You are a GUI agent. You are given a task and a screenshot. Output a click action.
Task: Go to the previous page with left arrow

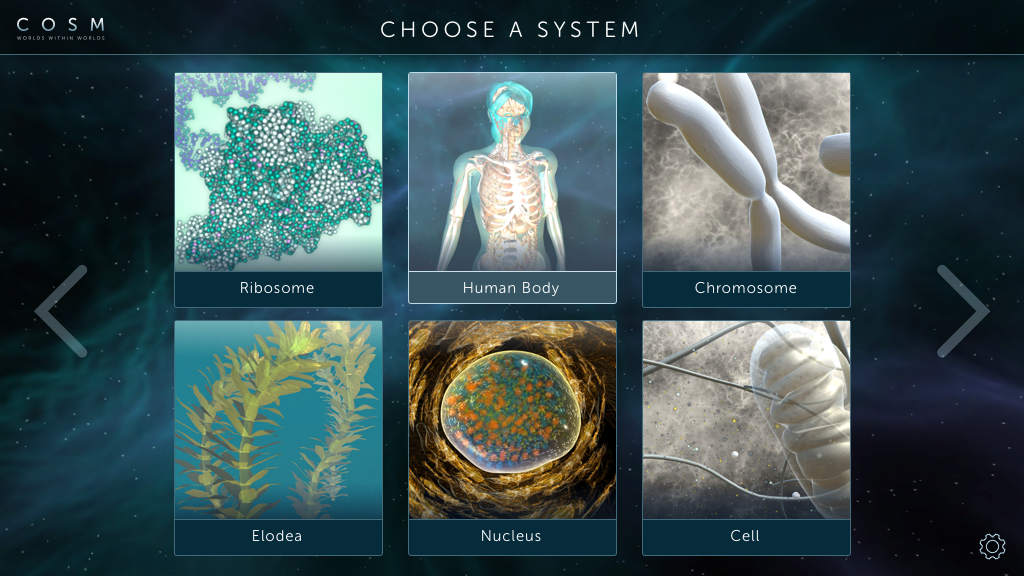point(62,311)
